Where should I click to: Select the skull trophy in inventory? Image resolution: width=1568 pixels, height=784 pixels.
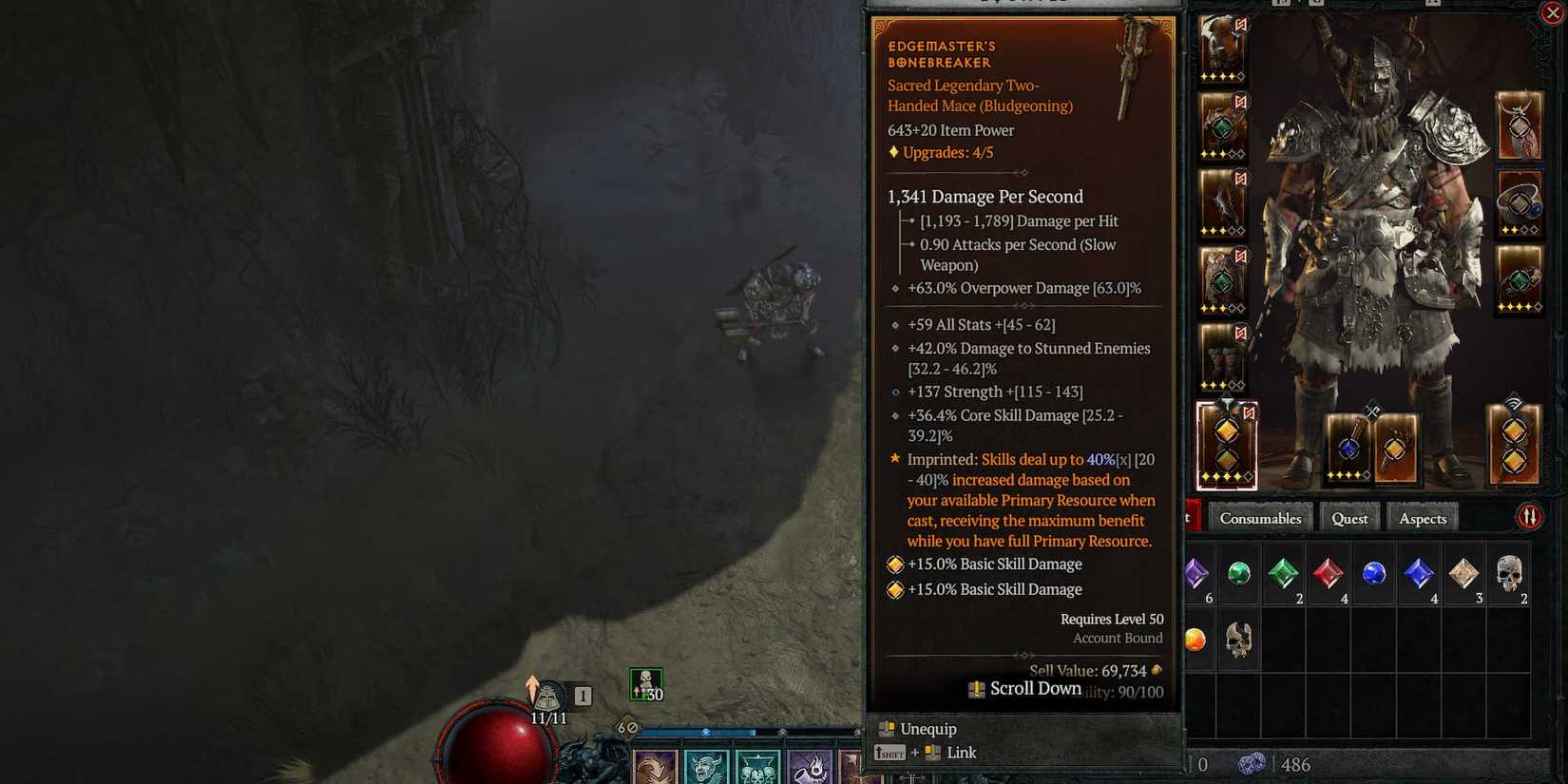(x=1238, y=641)
